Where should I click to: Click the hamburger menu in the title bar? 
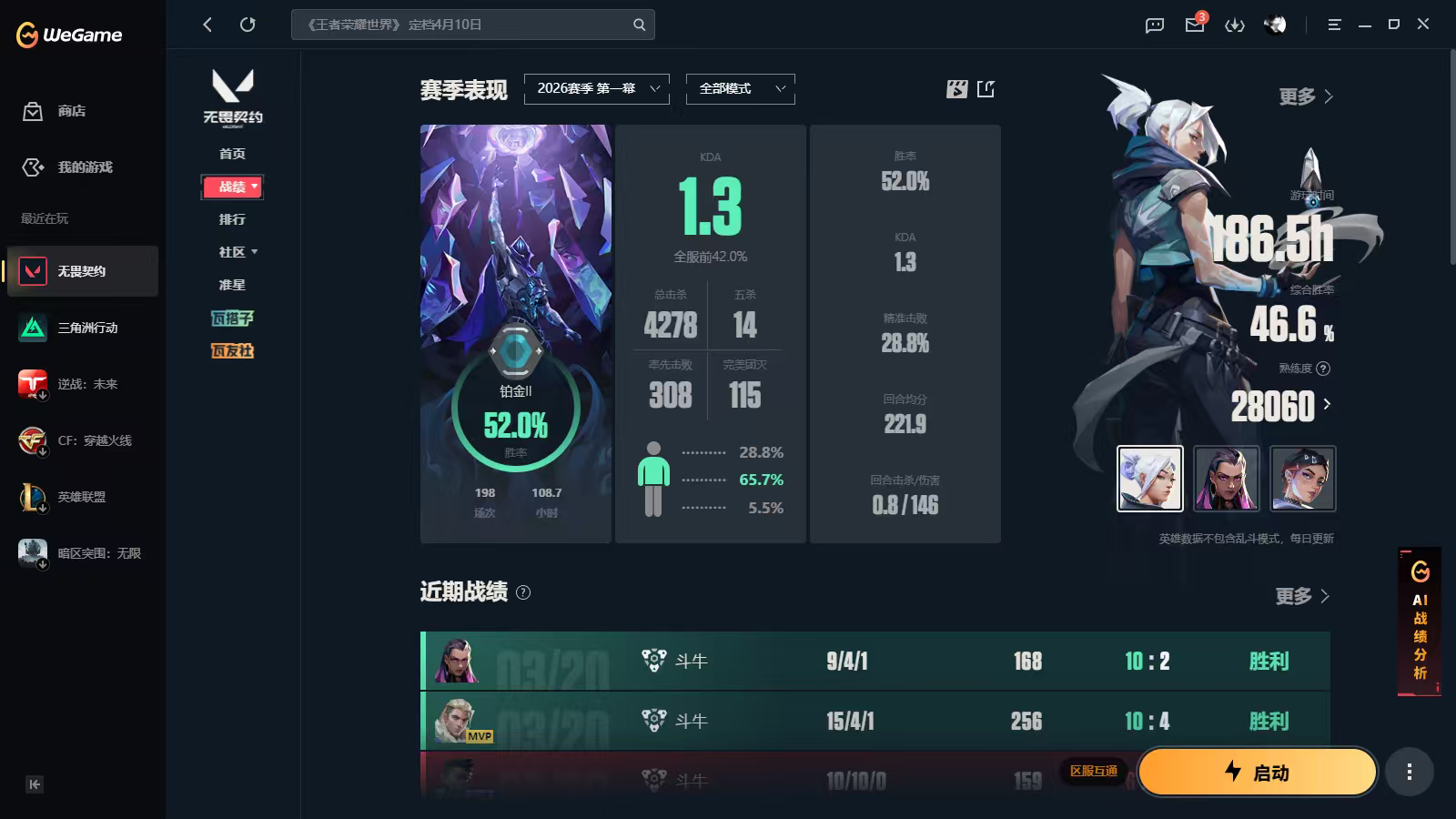pyautogui.click(x=1334, y=25)
